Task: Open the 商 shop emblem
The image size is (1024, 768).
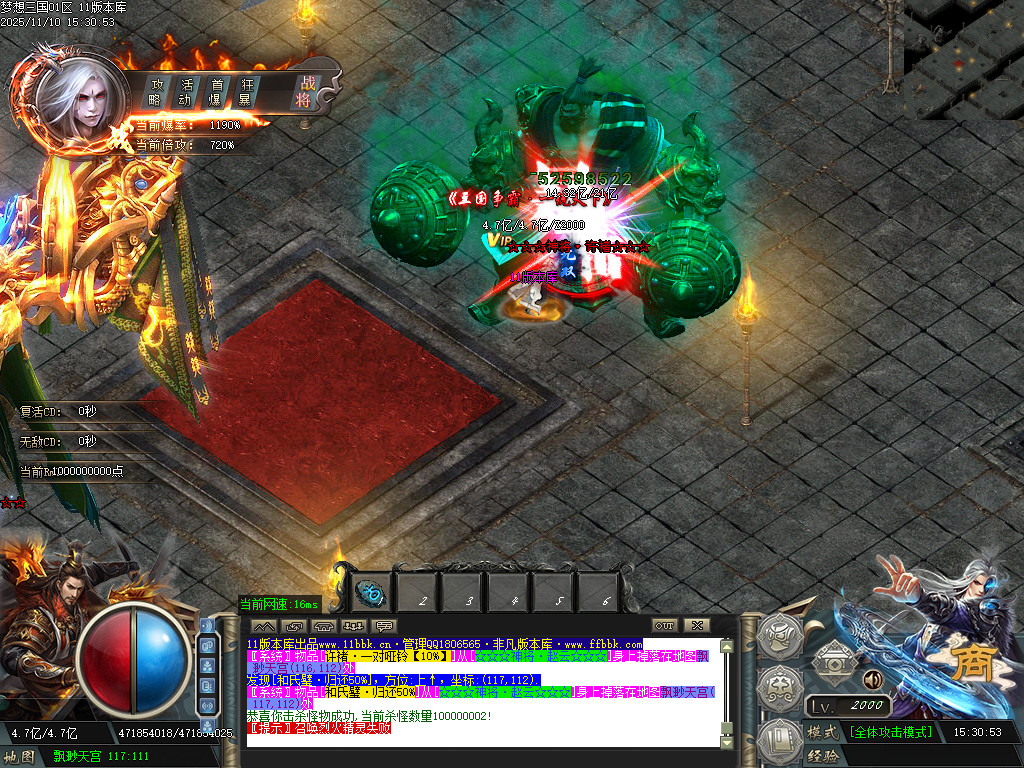Action: click(x=967, y=663)
